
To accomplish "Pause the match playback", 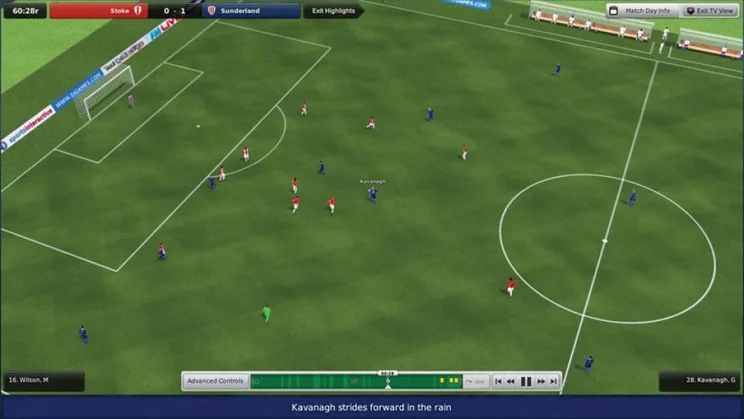I will [x=526, y=381].
